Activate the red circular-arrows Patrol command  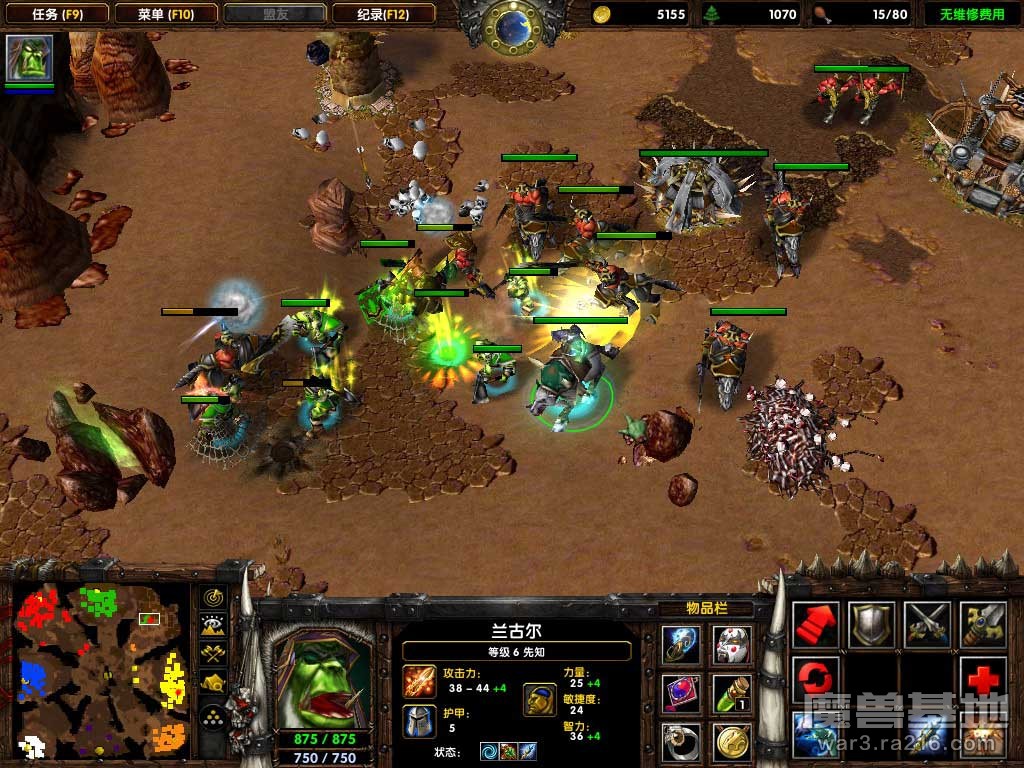click(816, 679)
